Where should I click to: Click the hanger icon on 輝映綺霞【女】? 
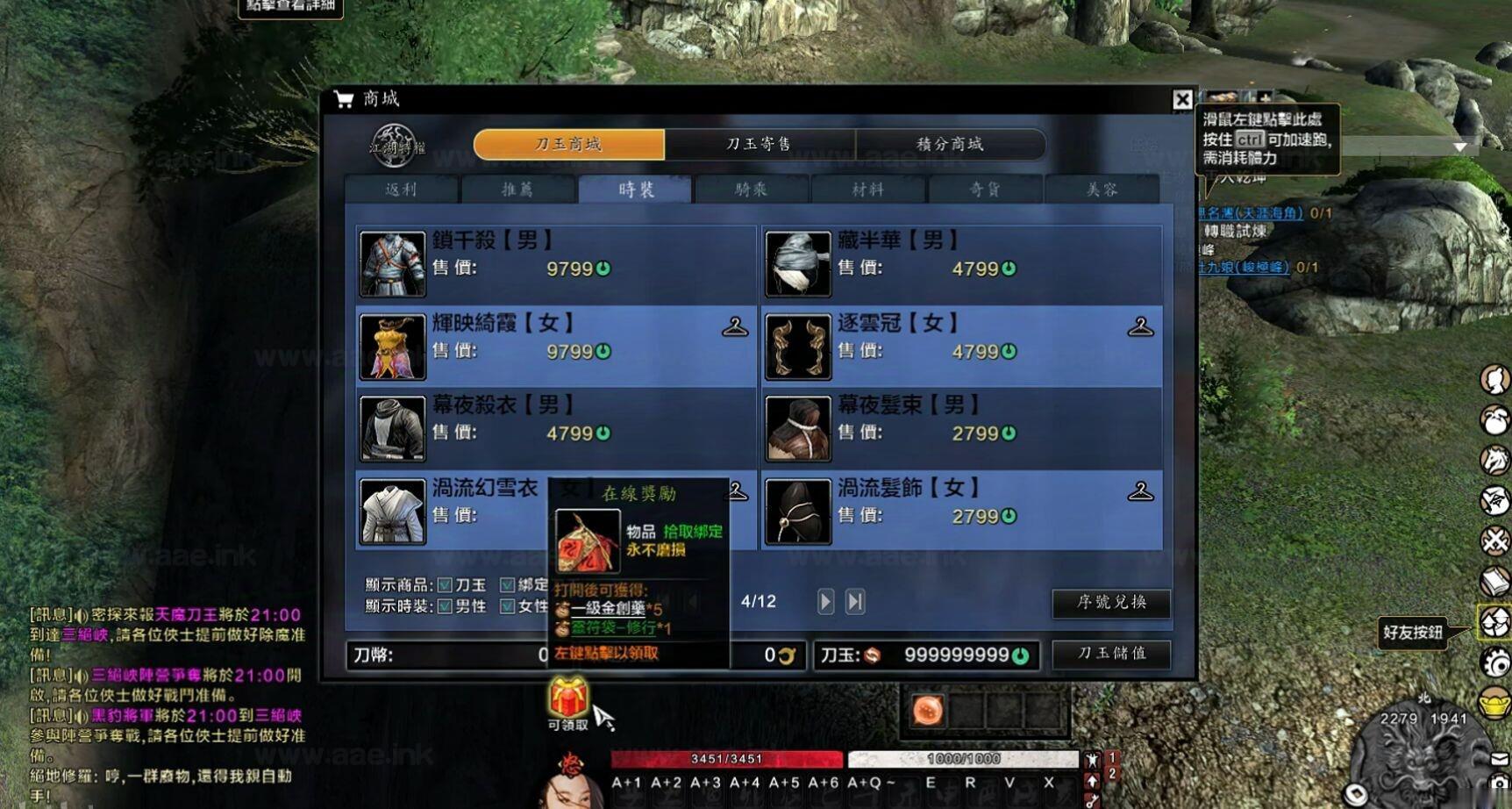click(x=735, y=328)
